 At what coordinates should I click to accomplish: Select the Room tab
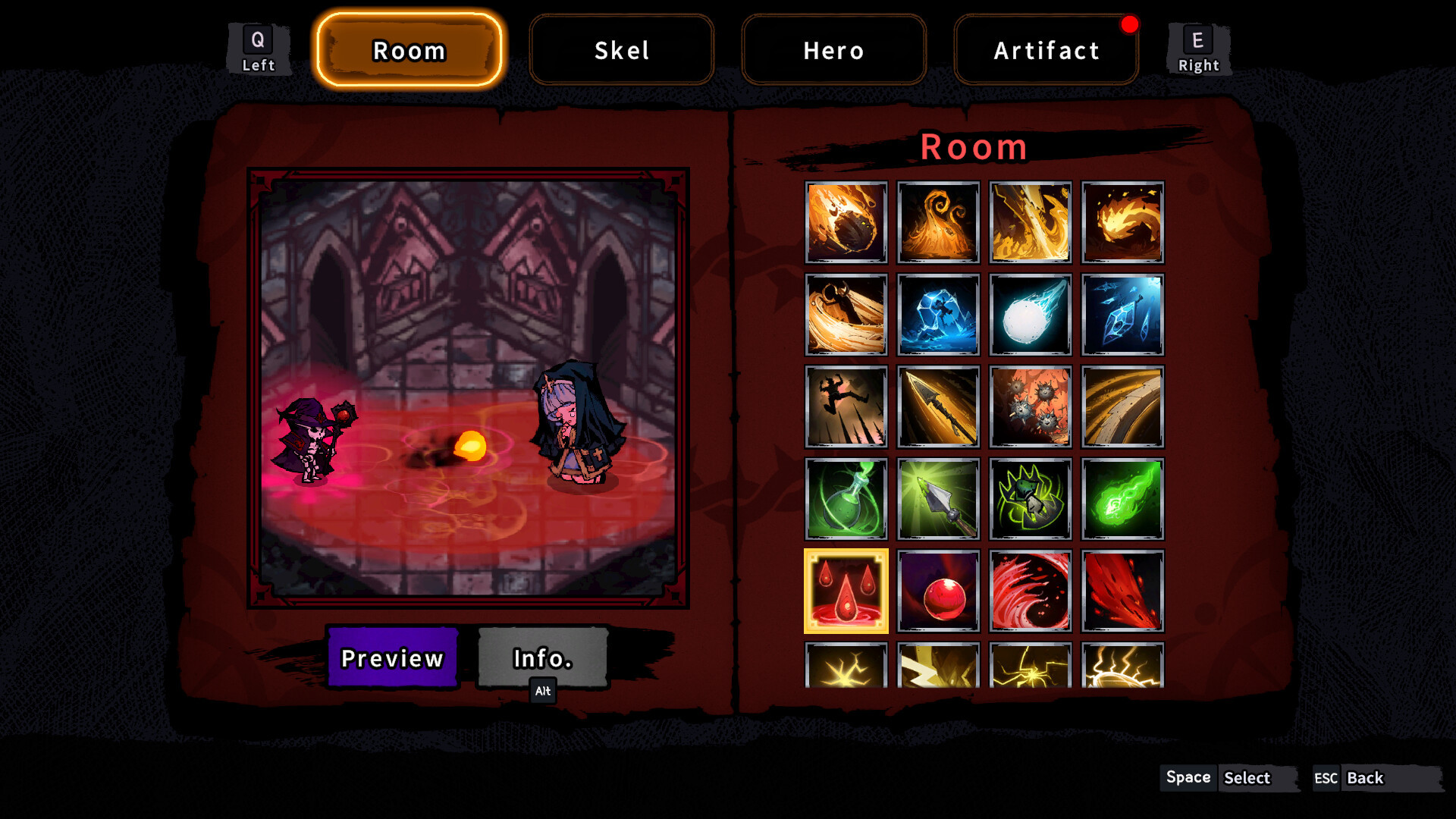click(409, 50)
